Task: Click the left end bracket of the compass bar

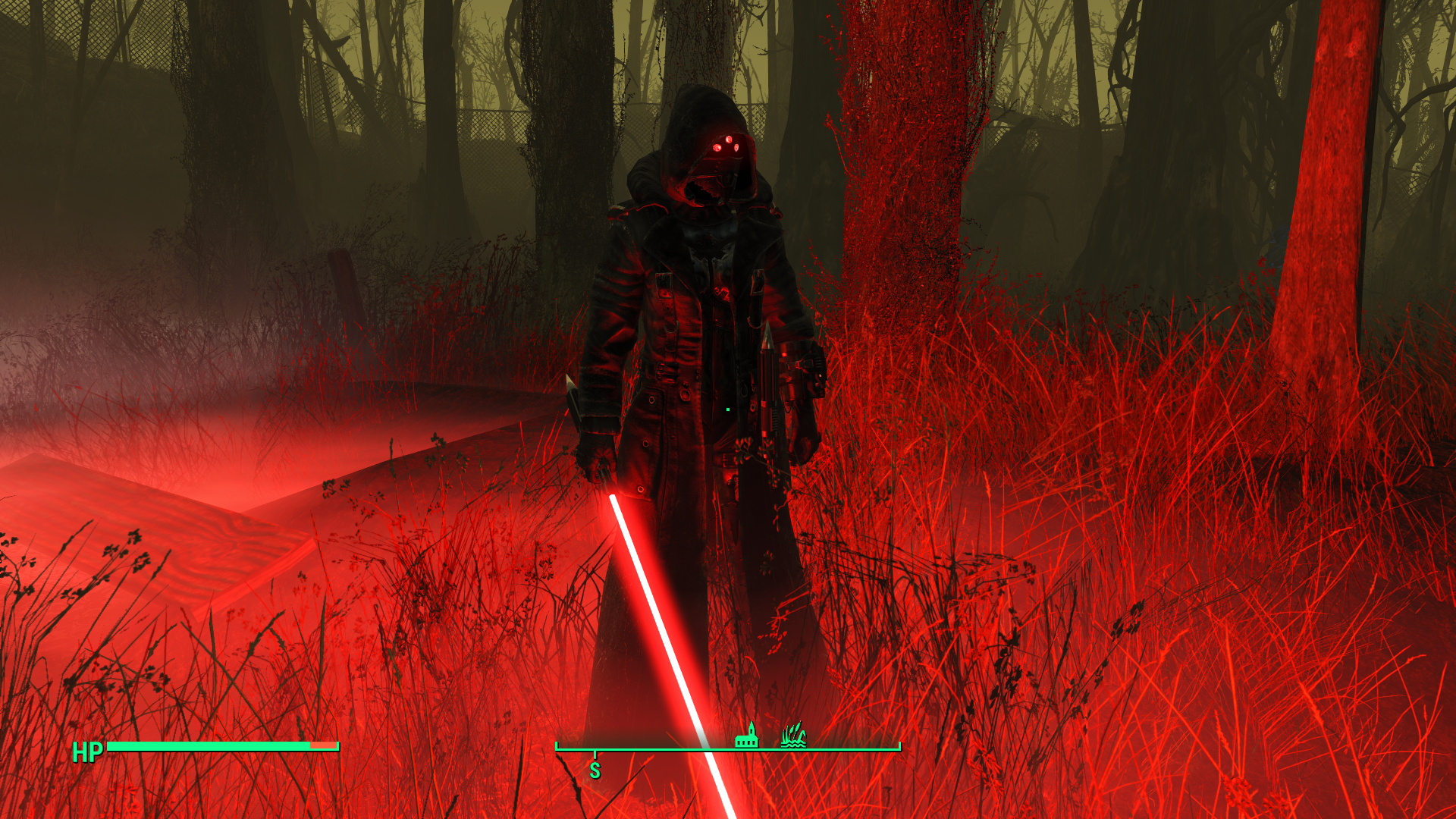Action: pos(556,747)
